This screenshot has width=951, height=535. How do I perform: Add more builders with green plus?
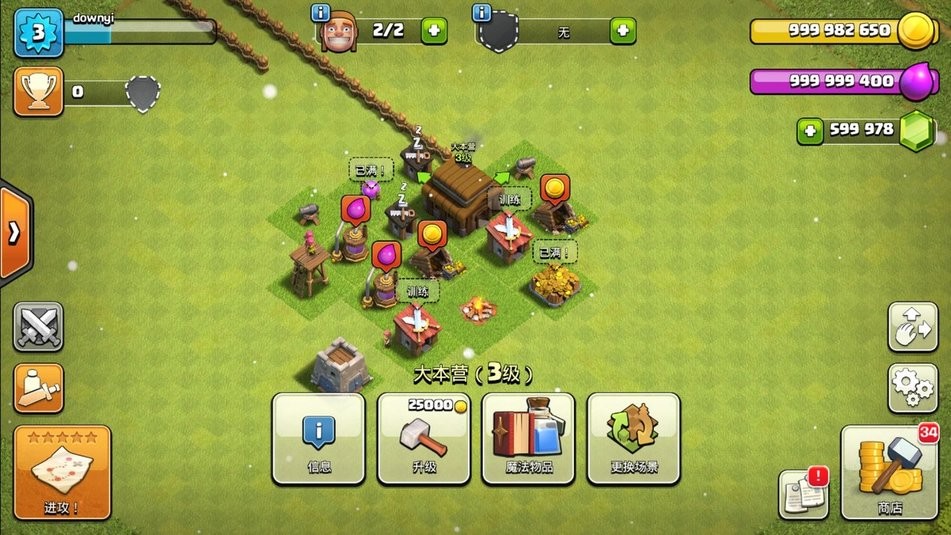pos(434,31)
